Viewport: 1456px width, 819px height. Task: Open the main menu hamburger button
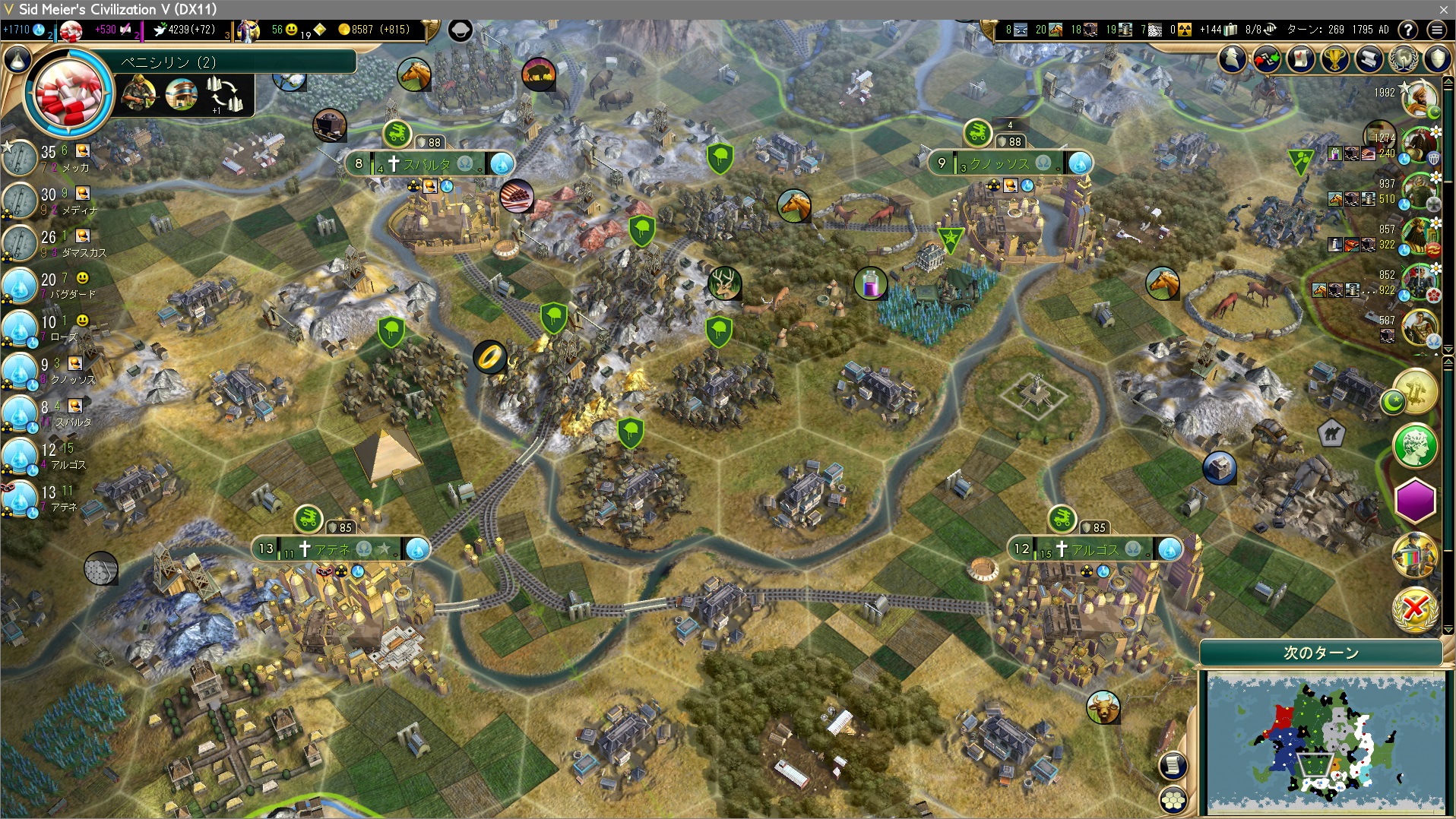click(1436, 30)
